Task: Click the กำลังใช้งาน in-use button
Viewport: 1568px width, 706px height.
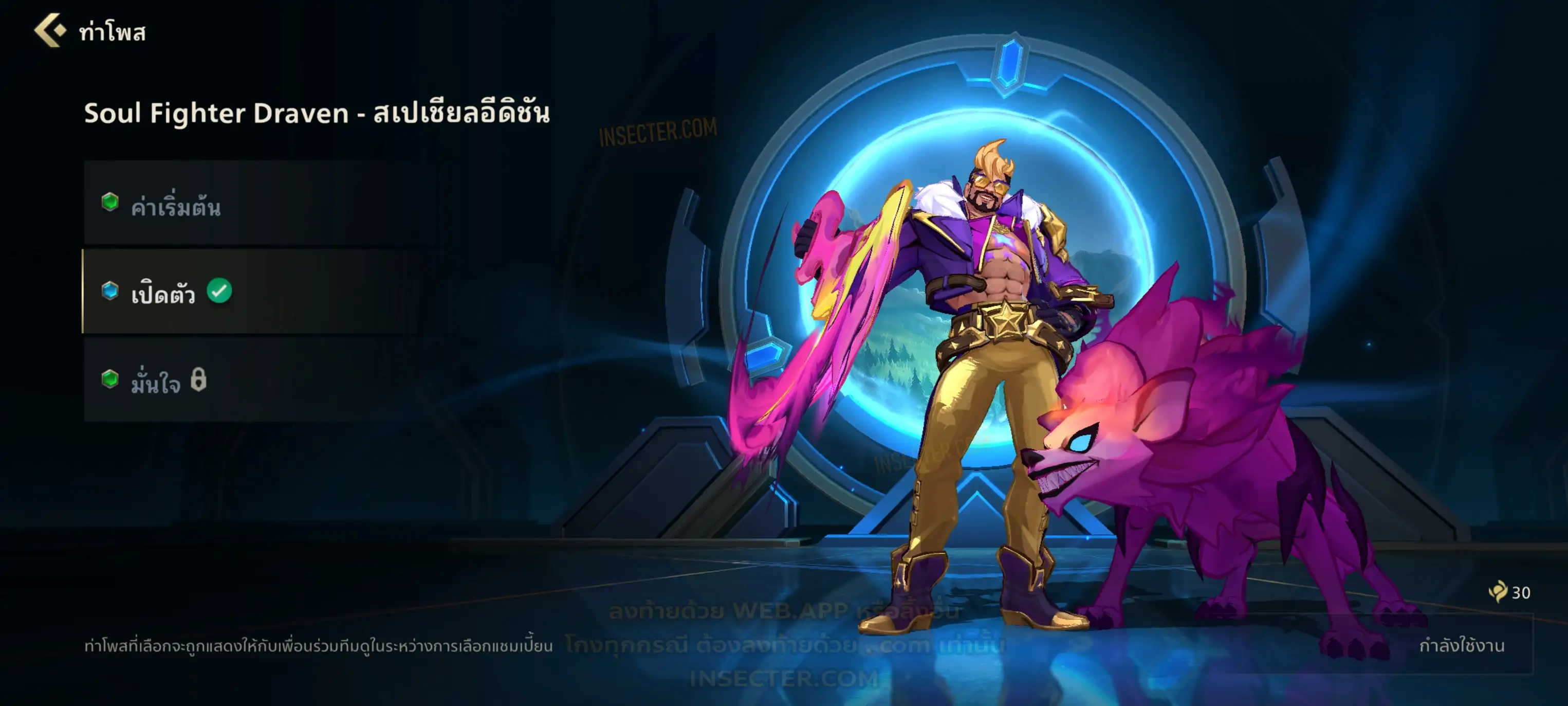Action: [1461, 645]
